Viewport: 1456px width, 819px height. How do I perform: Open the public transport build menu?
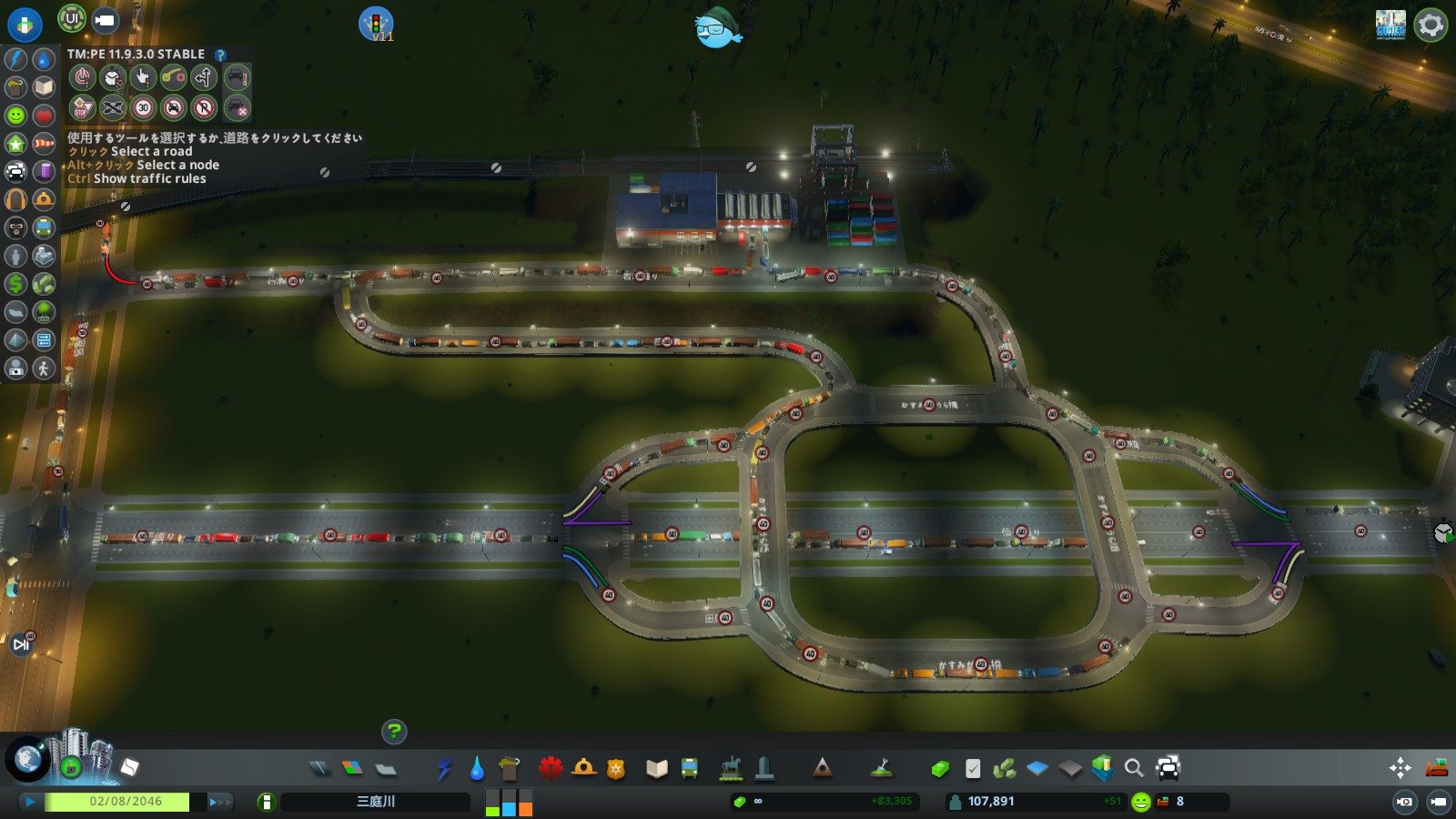(x=690, y=769)
